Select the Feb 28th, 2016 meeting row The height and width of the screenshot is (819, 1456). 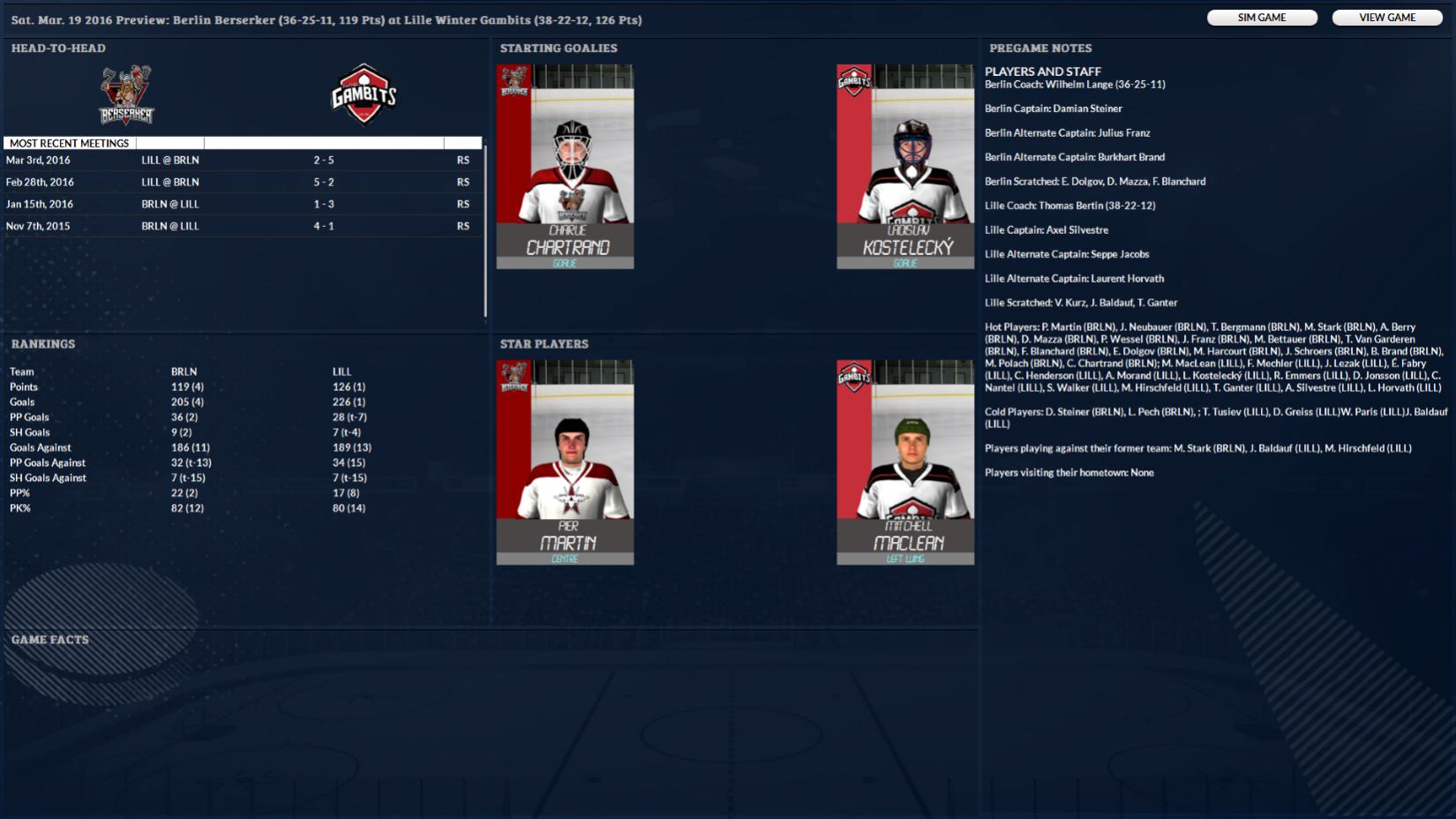(x=243, y=183)
